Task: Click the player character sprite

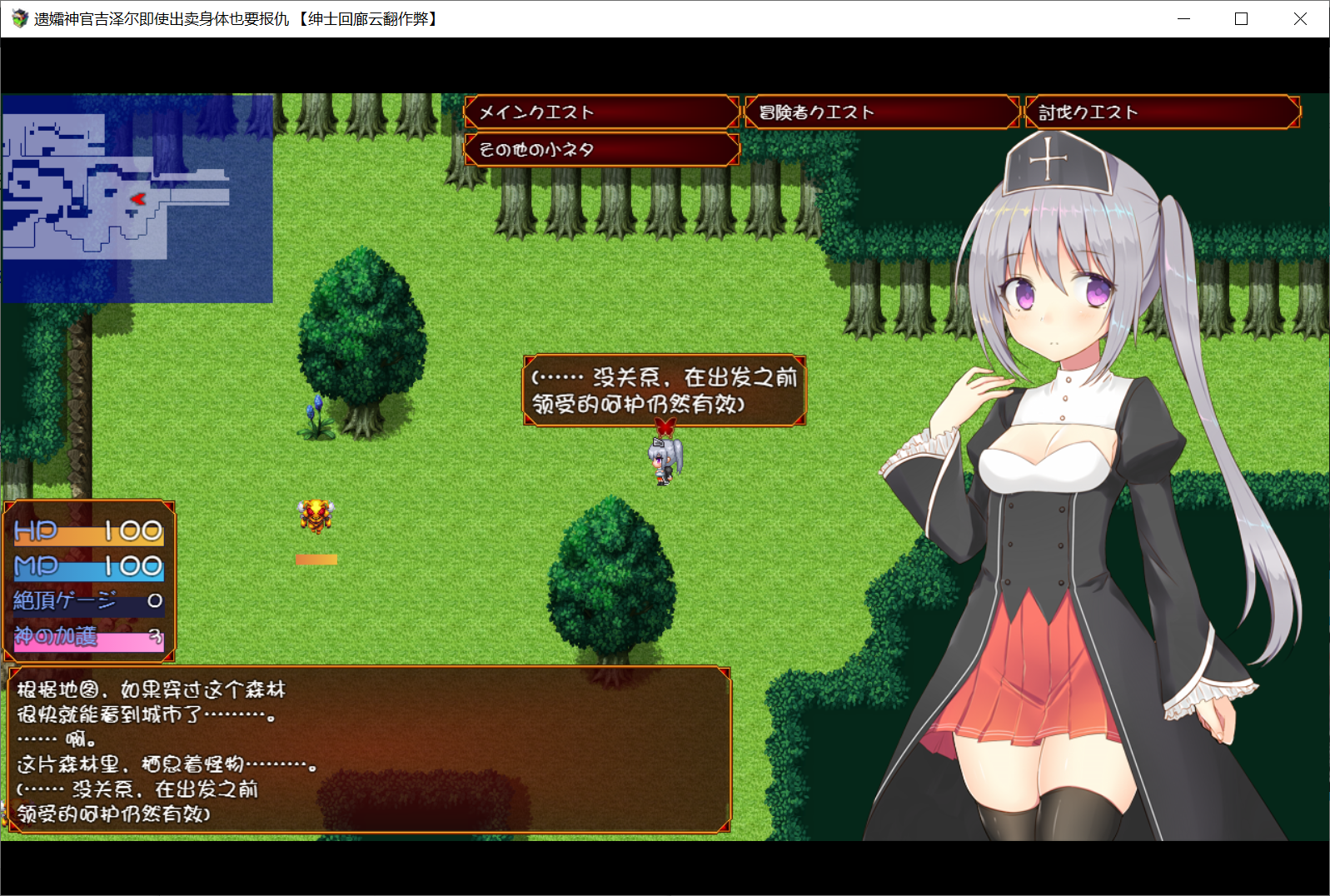Action: (662, 460)
